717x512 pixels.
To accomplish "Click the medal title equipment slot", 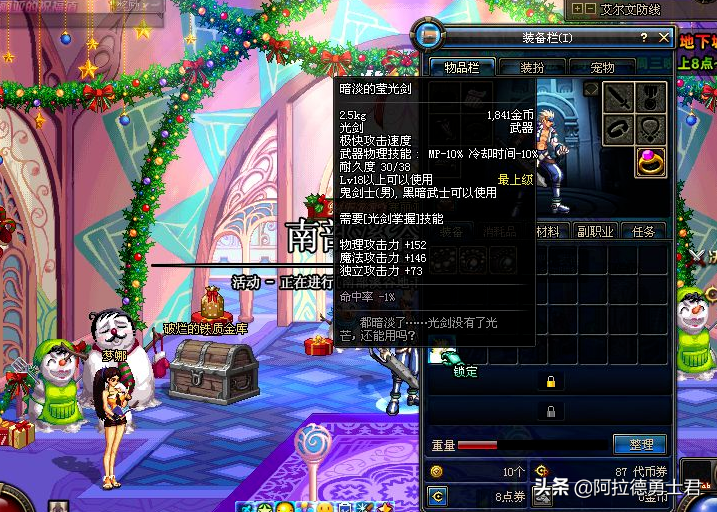I will 650,96.
